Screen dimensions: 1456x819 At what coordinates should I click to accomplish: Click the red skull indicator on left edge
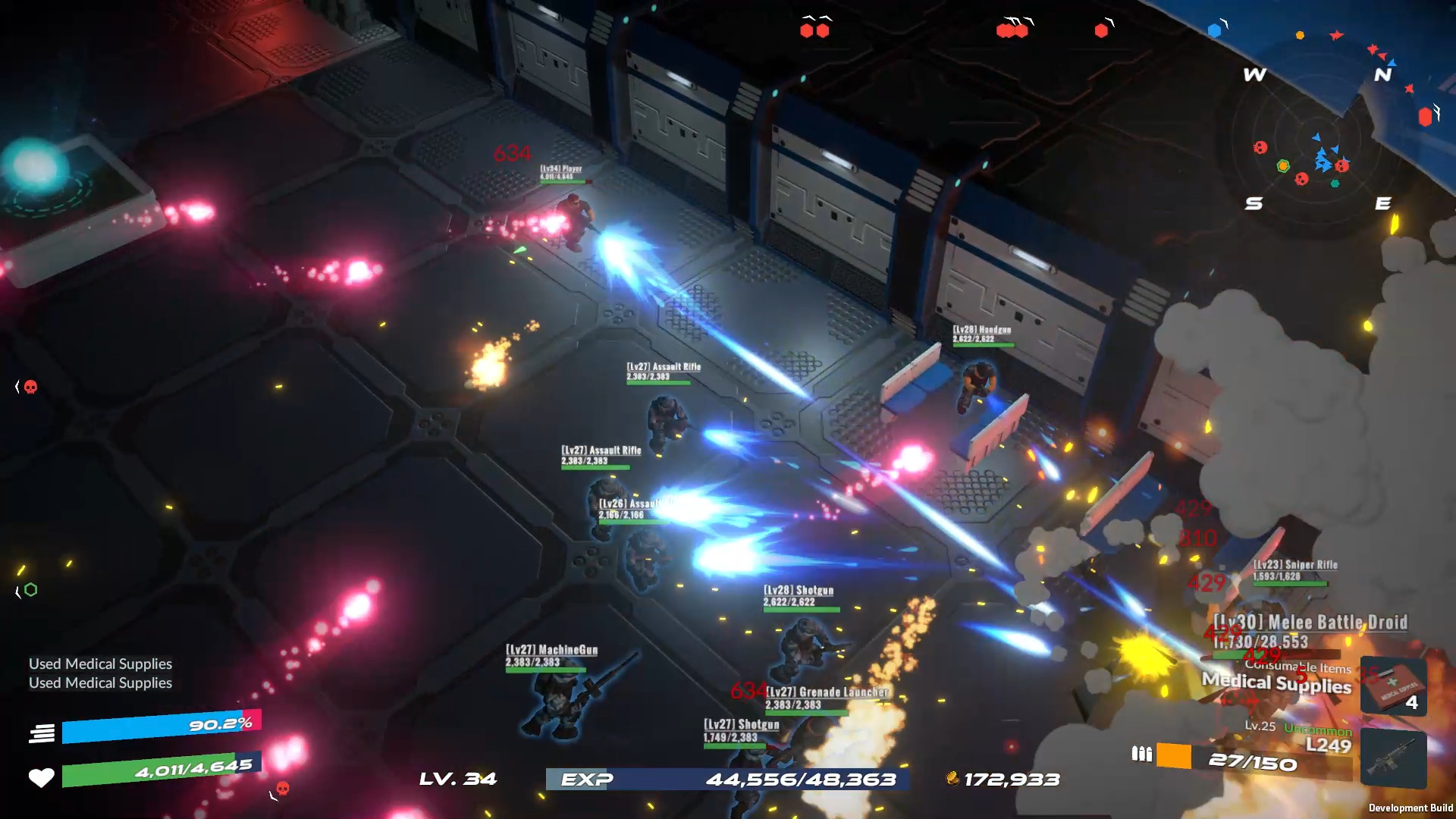[x=29, y=385]
